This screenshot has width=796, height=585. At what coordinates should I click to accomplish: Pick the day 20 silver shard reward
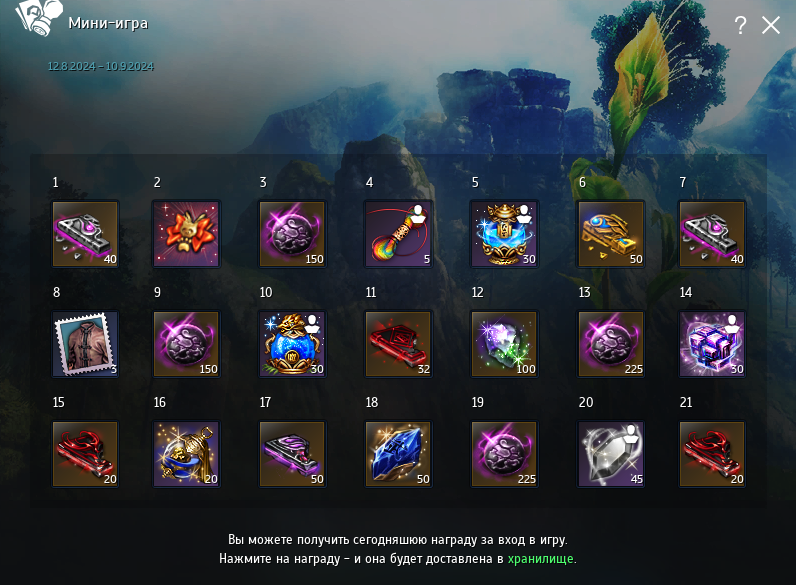coord(611,454)
